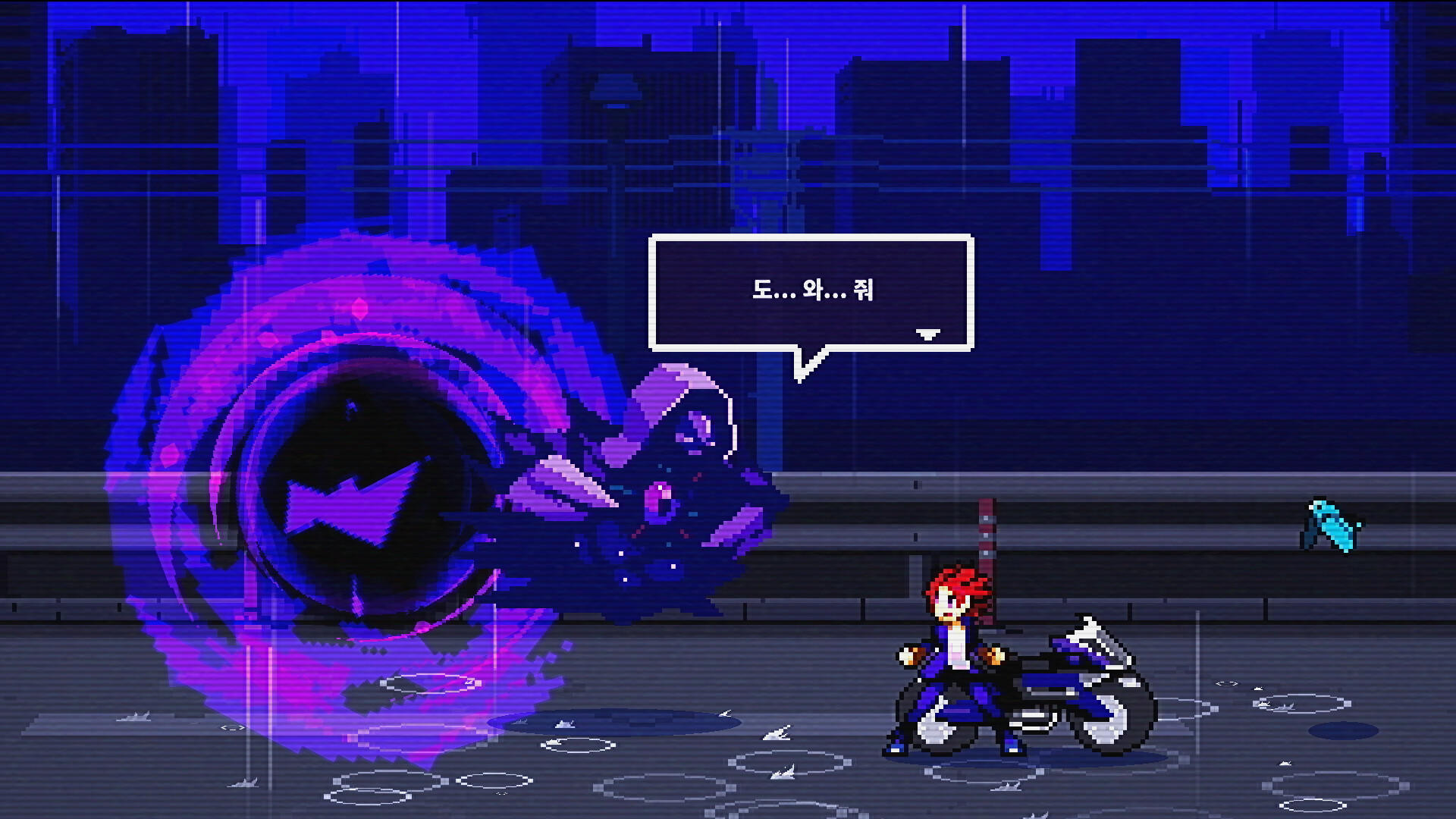Viewport: 1456px width, 819px height.
Task: Expand the dialogue box by clicking its border
Action: [x=811, y=240]
